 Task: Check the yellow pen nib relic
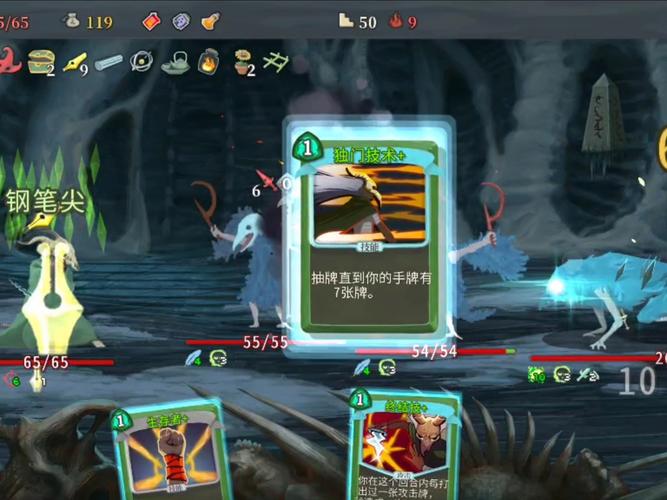[x=74, y=62]
